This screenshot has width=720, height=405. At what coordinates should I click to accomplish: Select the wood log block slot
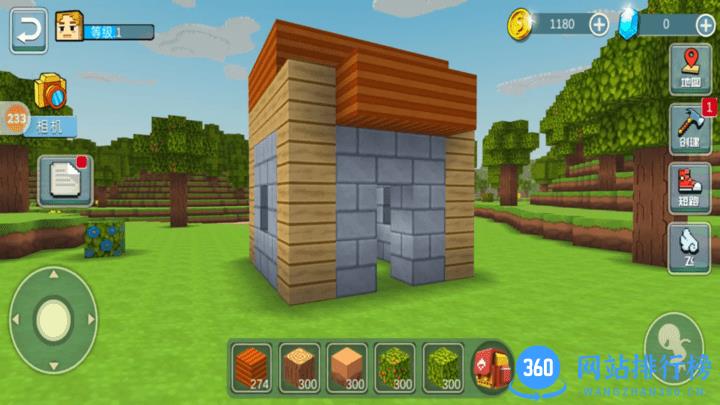299,368
